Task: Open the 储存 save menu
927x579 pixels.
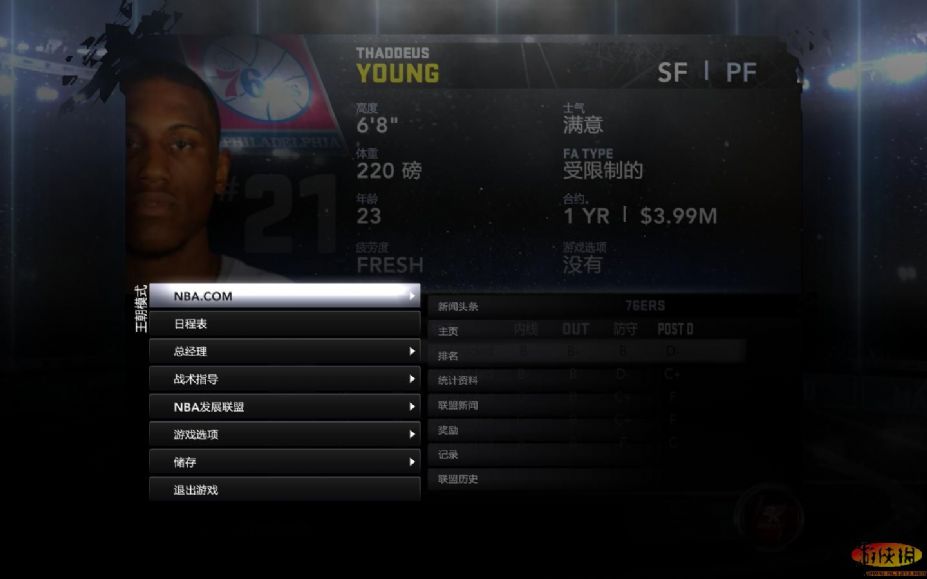Action: coord(284,462)
